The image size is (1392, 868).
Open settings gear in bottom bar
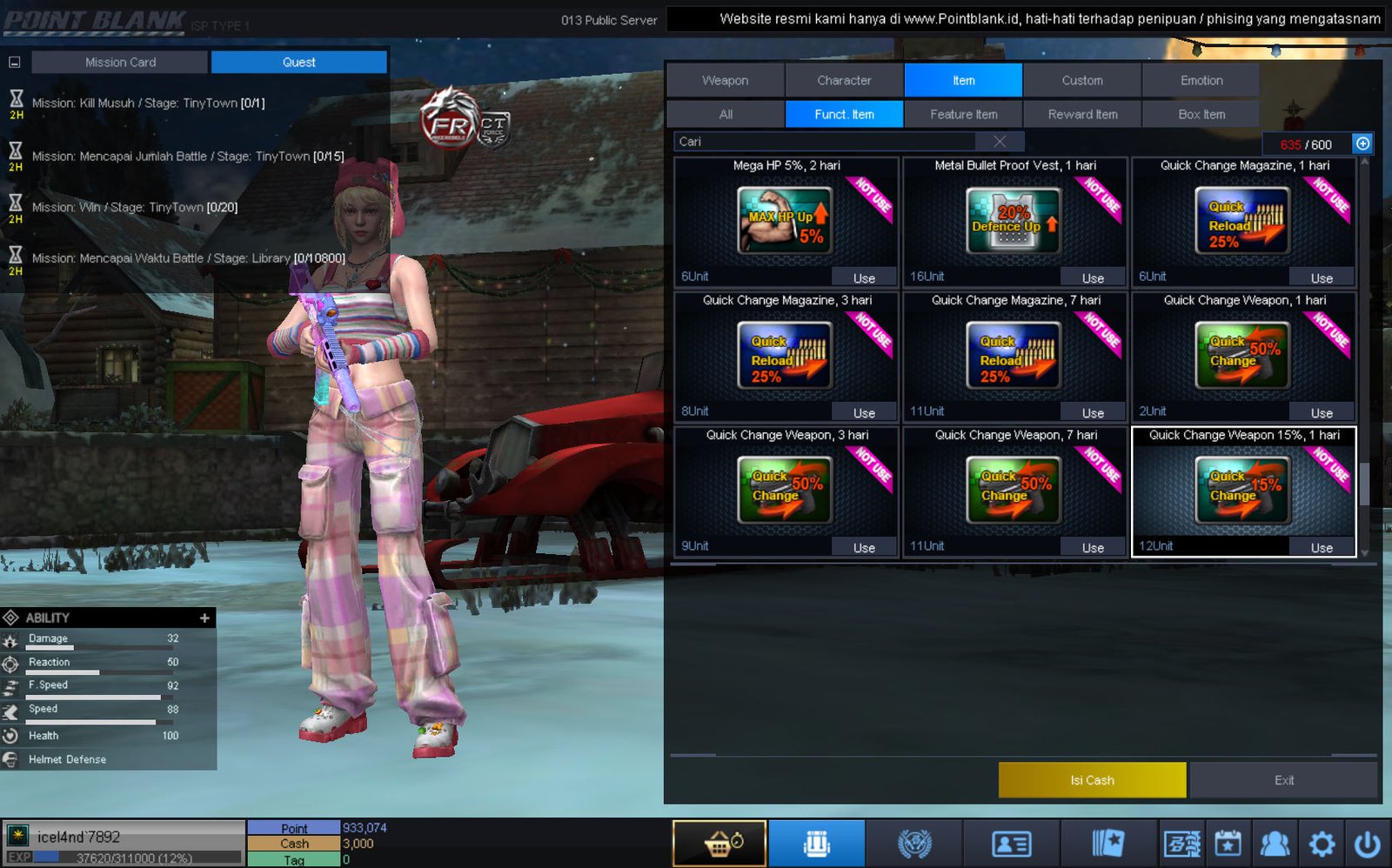[1321, 843]
